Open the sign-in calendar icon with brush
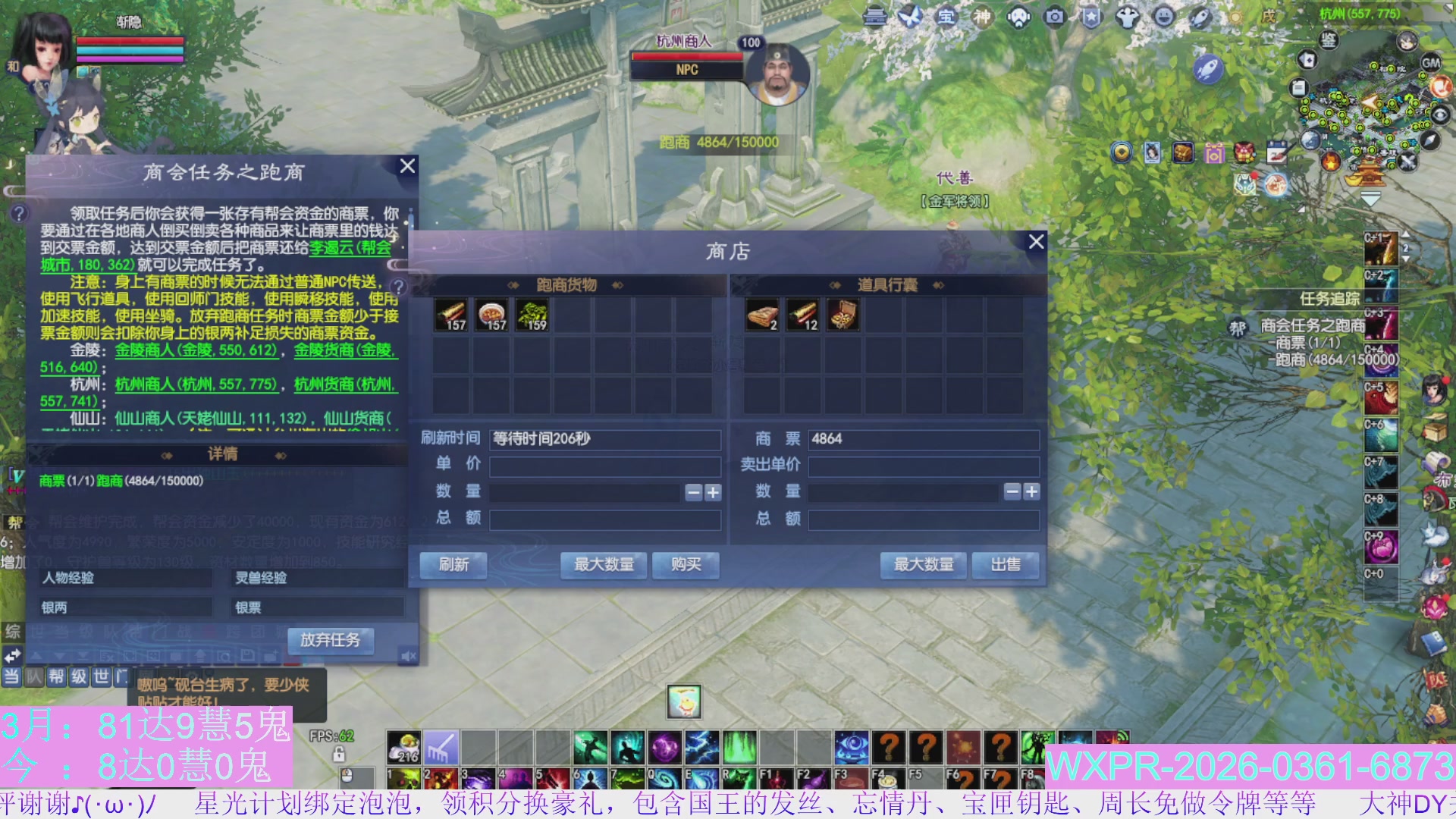The height and width of the screenshot is (819, 1456). tap(1277, 152)
